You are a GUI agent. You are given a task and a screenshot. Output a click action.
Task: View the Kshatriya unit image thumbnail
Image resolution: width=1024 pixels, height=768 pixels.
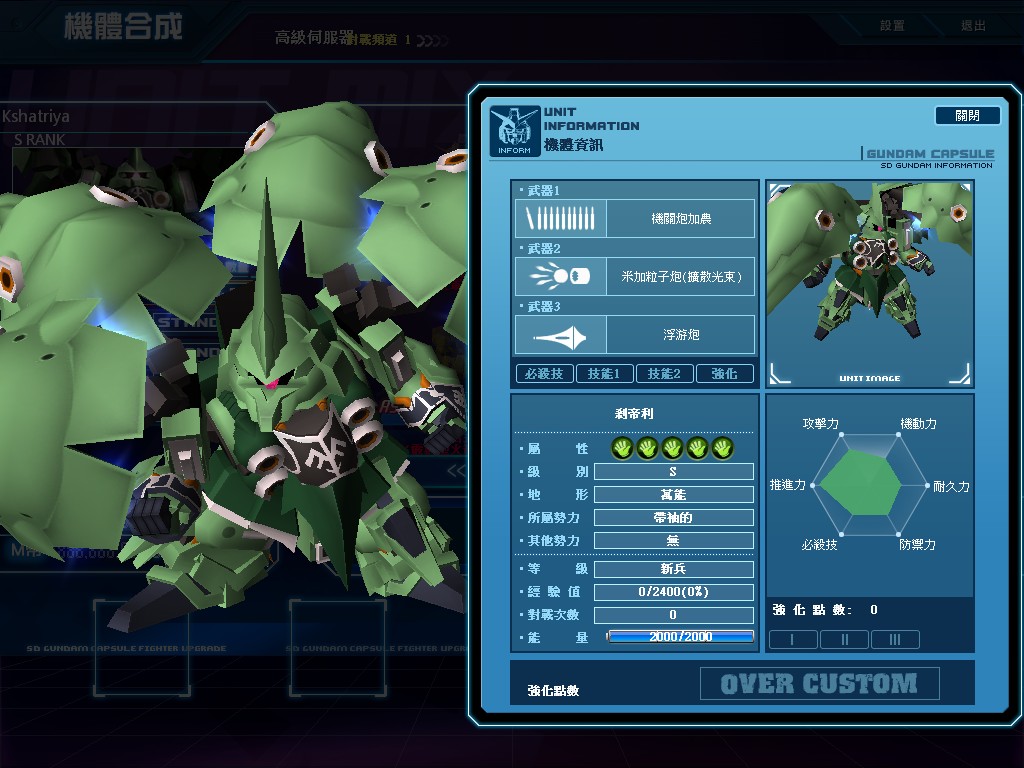click(869, 283)
